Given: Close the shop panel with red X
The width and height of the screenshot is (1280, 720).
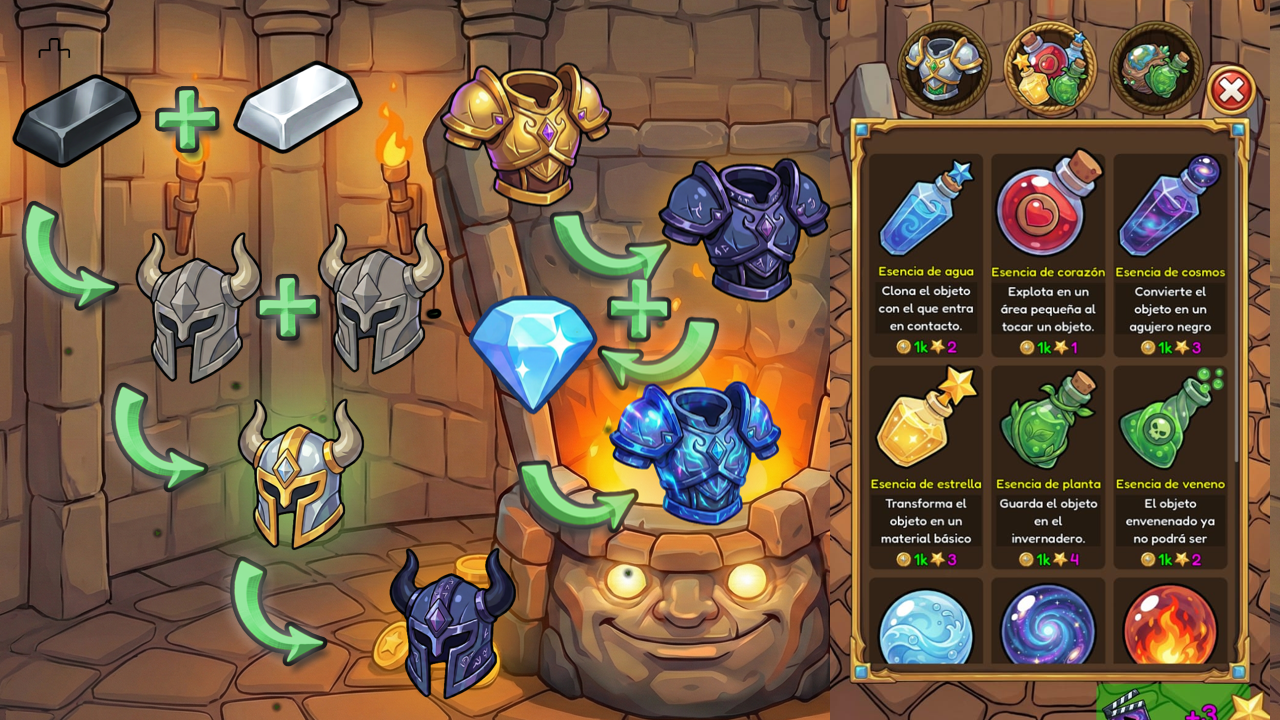Looking at the screenshot, I should click(1231, 91).
